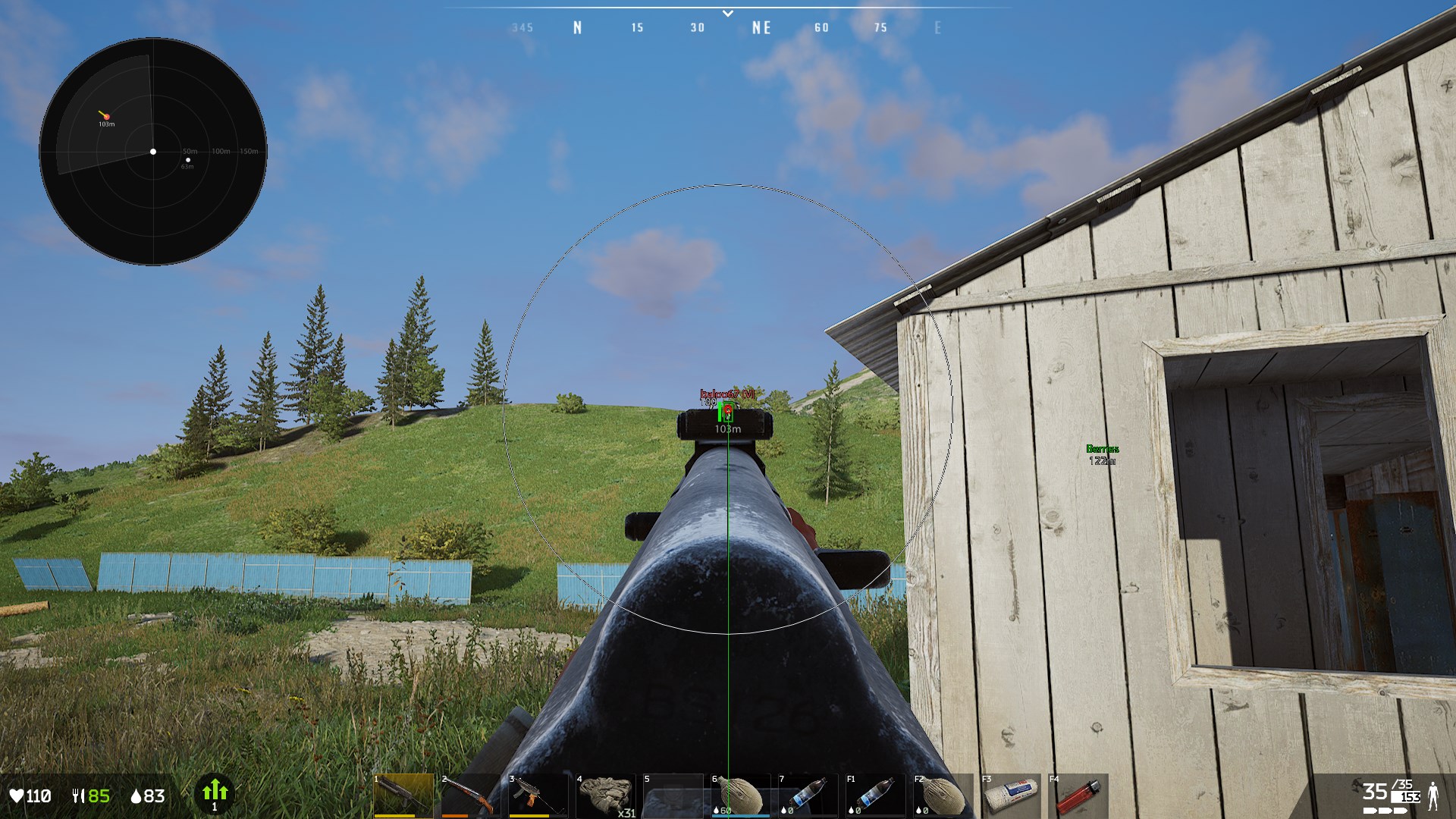Click the N marker on the compass
The width and height of the screenshot is (1456, 819).
point(578,27)
